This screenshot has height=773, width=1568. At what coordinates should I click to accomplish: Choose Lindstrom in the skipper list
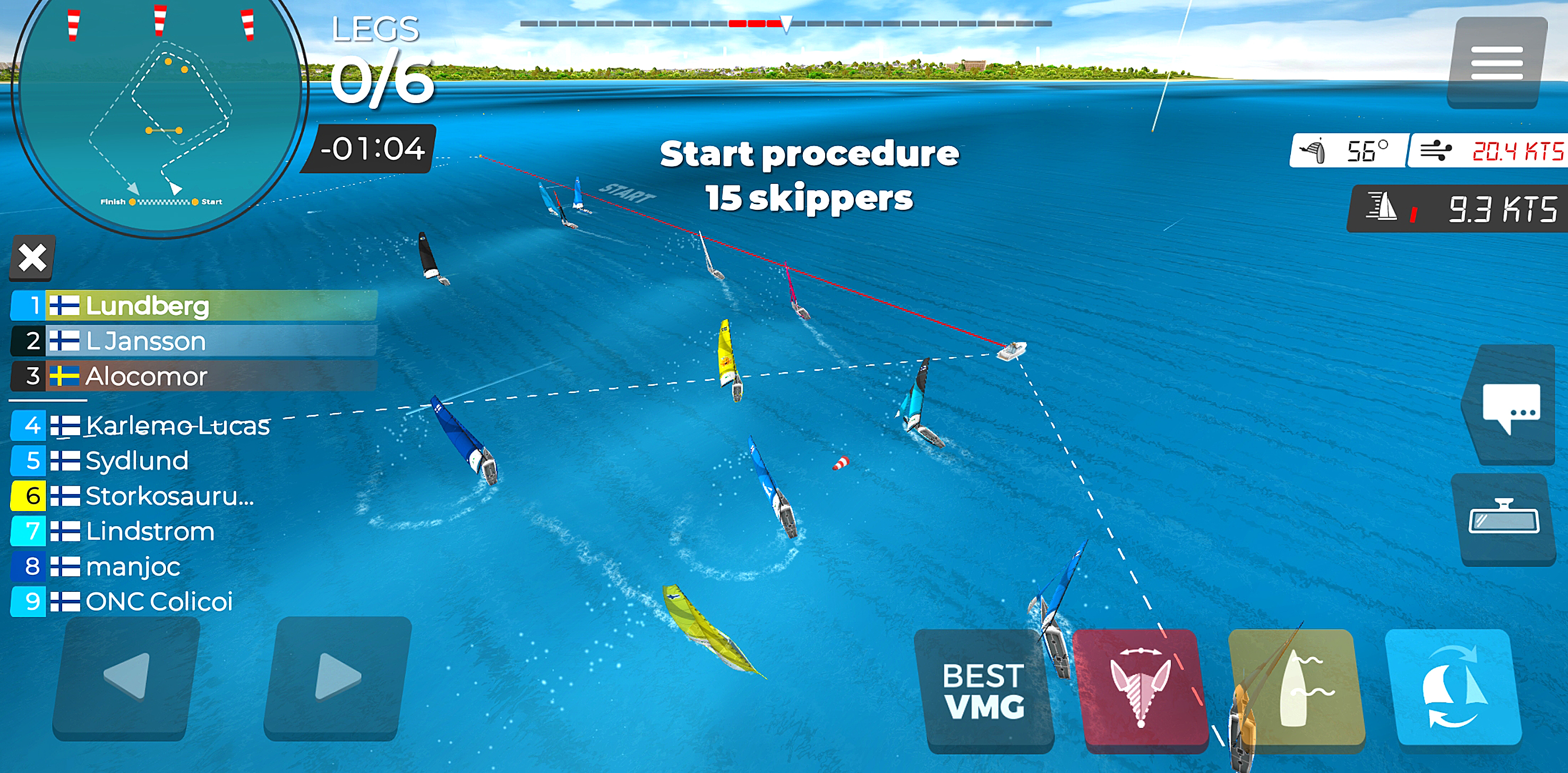tap(150, 532)
